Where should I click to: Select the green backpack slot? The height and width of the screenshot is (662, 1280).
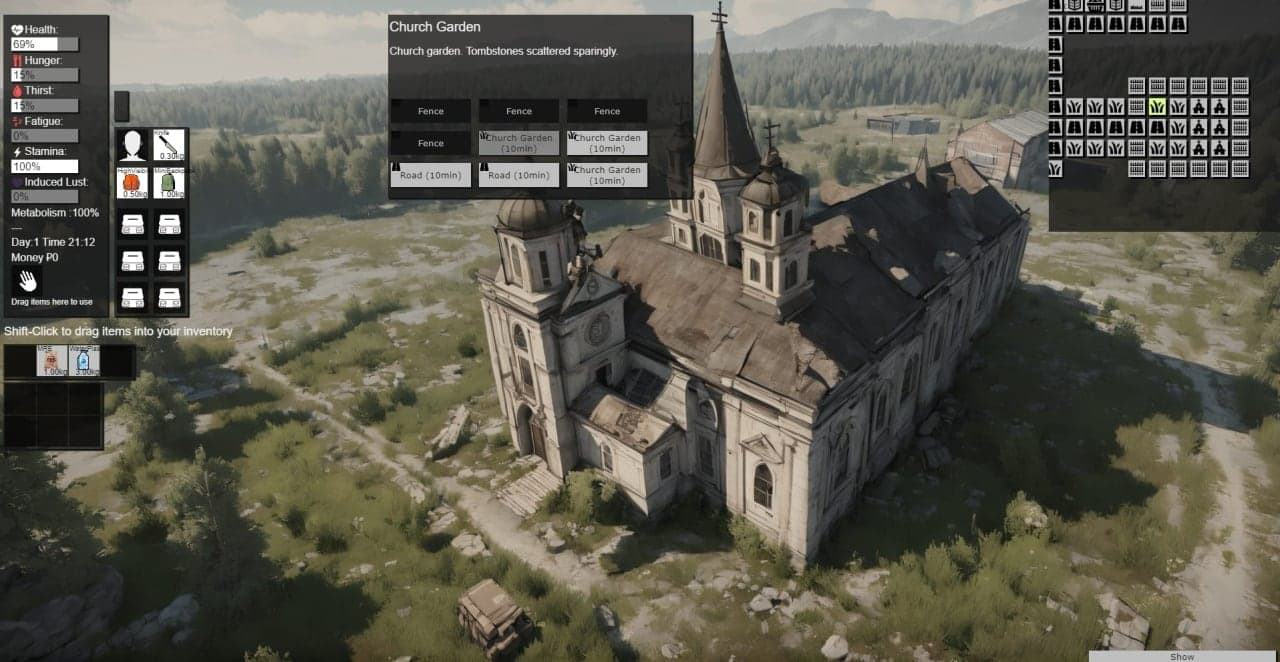coord(169,184)
